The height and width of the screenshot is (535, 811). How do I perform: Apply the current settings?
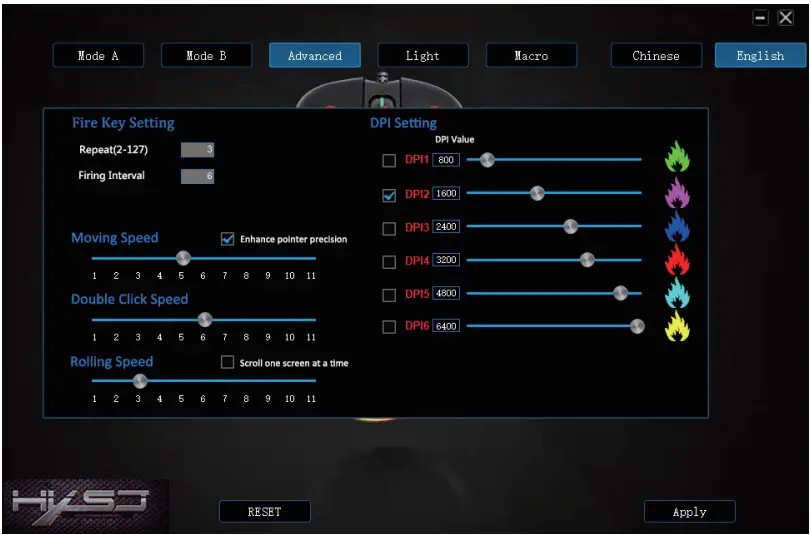(x=689, y=511)
